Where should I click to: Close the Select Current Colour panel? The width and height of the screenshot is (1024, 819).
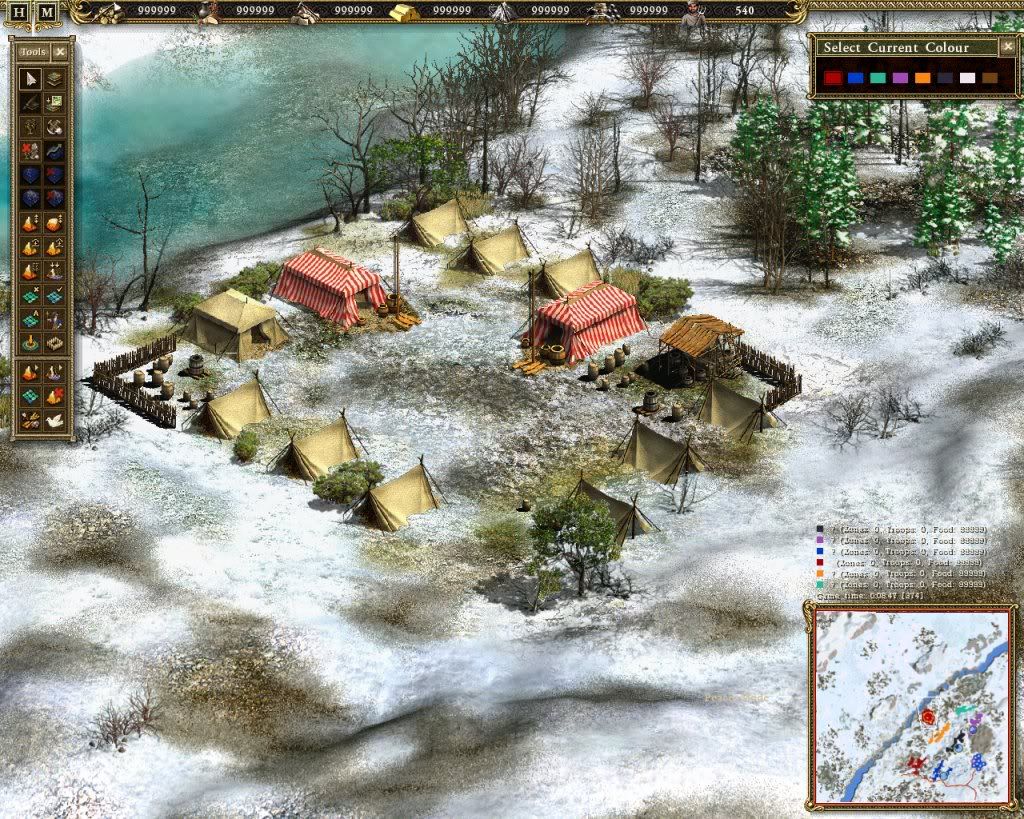click(1008, 47)
